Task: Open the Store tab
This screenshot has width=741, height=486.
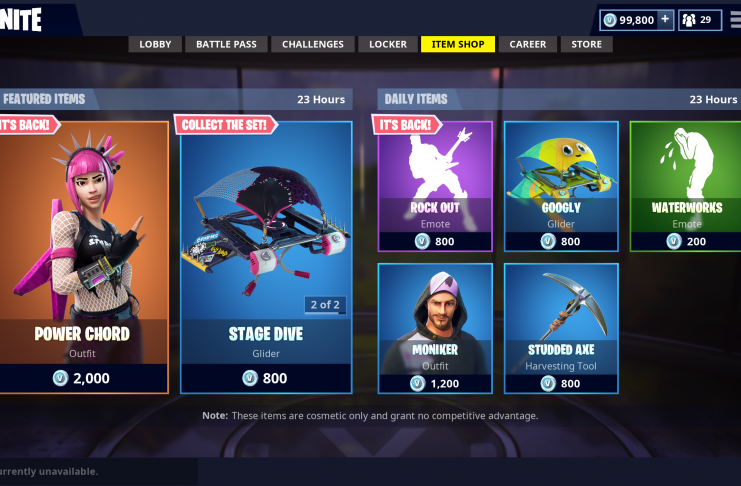Action: coord(587,44)
